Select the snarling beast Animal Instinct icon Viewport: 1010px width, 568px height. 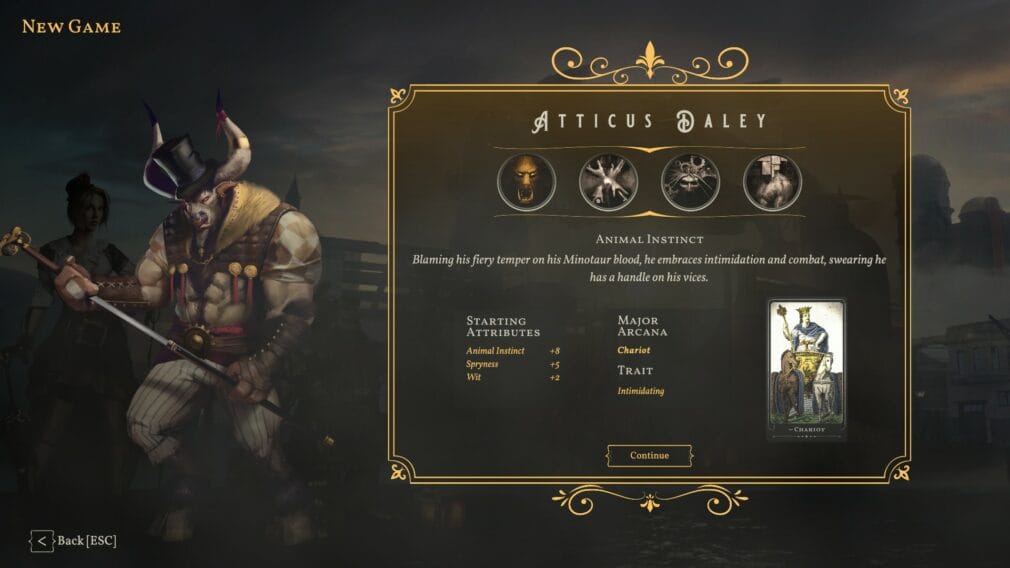coord(526,182)
